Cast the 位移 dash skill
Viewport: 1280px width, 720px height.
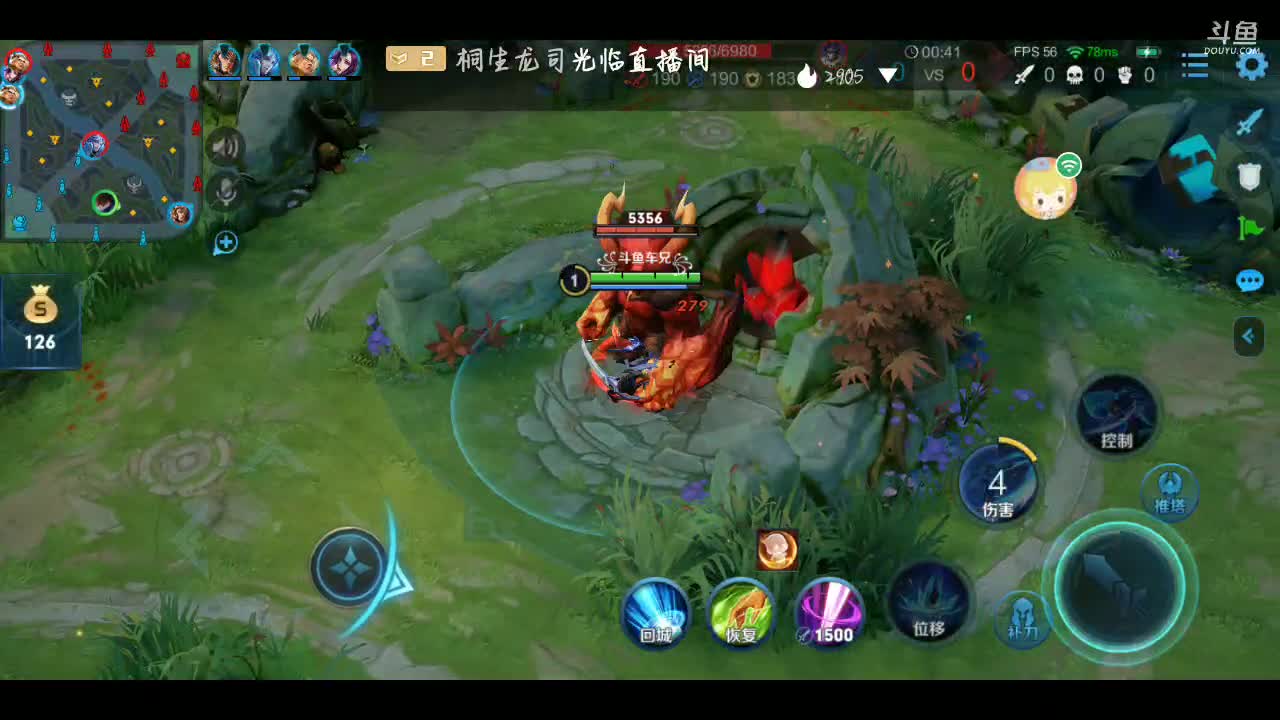coord(929,602)
